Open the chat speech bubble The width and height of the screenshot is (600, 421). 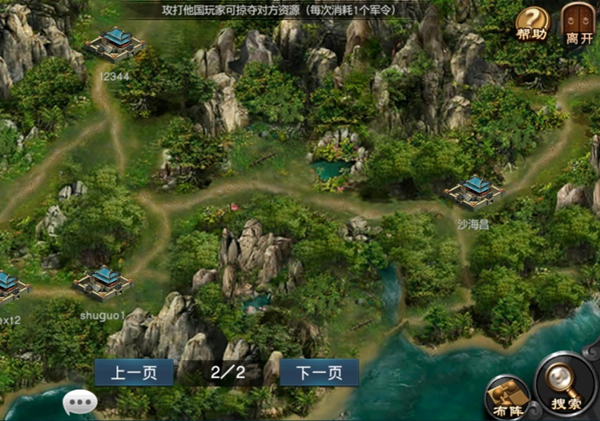tap(79, 402)
